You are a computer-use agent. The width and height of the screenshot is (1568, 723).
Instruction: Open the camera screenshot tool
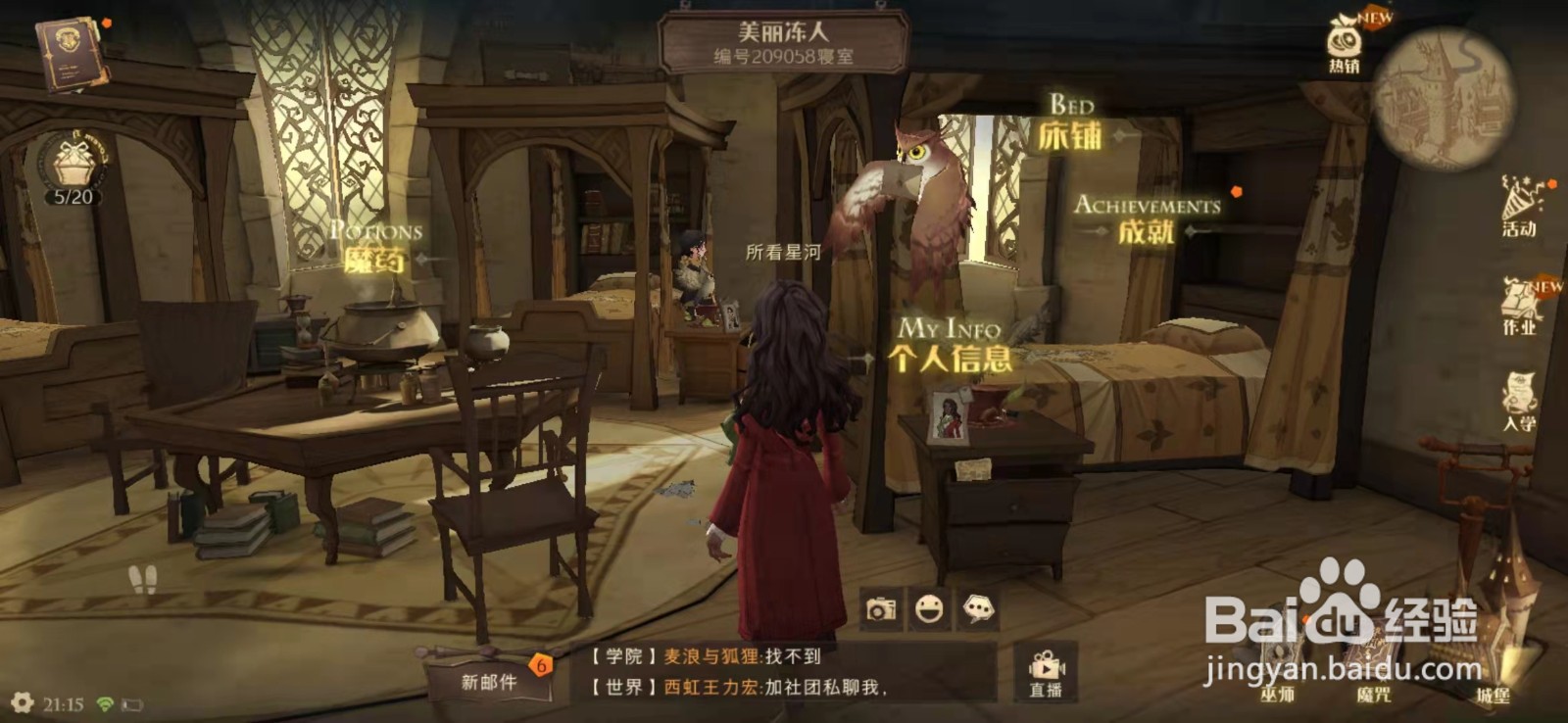(879, 609)
